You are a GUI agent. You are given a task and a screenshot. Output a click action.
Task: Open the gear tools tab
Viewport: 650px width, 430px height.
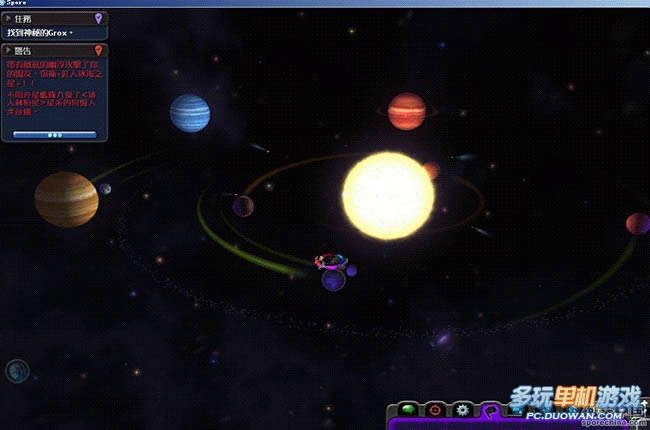click(x=462, y=410)
